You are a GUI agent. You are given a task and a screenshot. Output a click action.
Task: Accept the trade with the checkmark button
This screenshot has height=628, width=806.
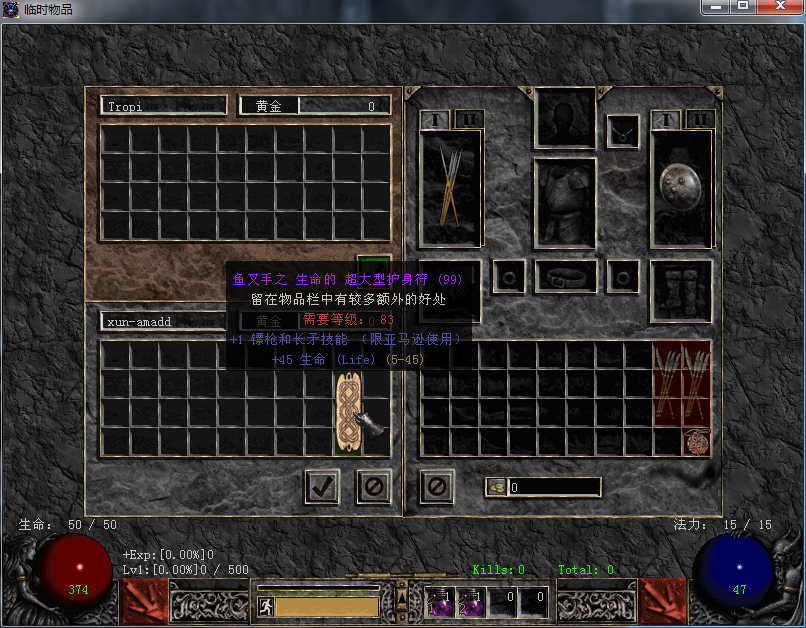click(322, 486)
